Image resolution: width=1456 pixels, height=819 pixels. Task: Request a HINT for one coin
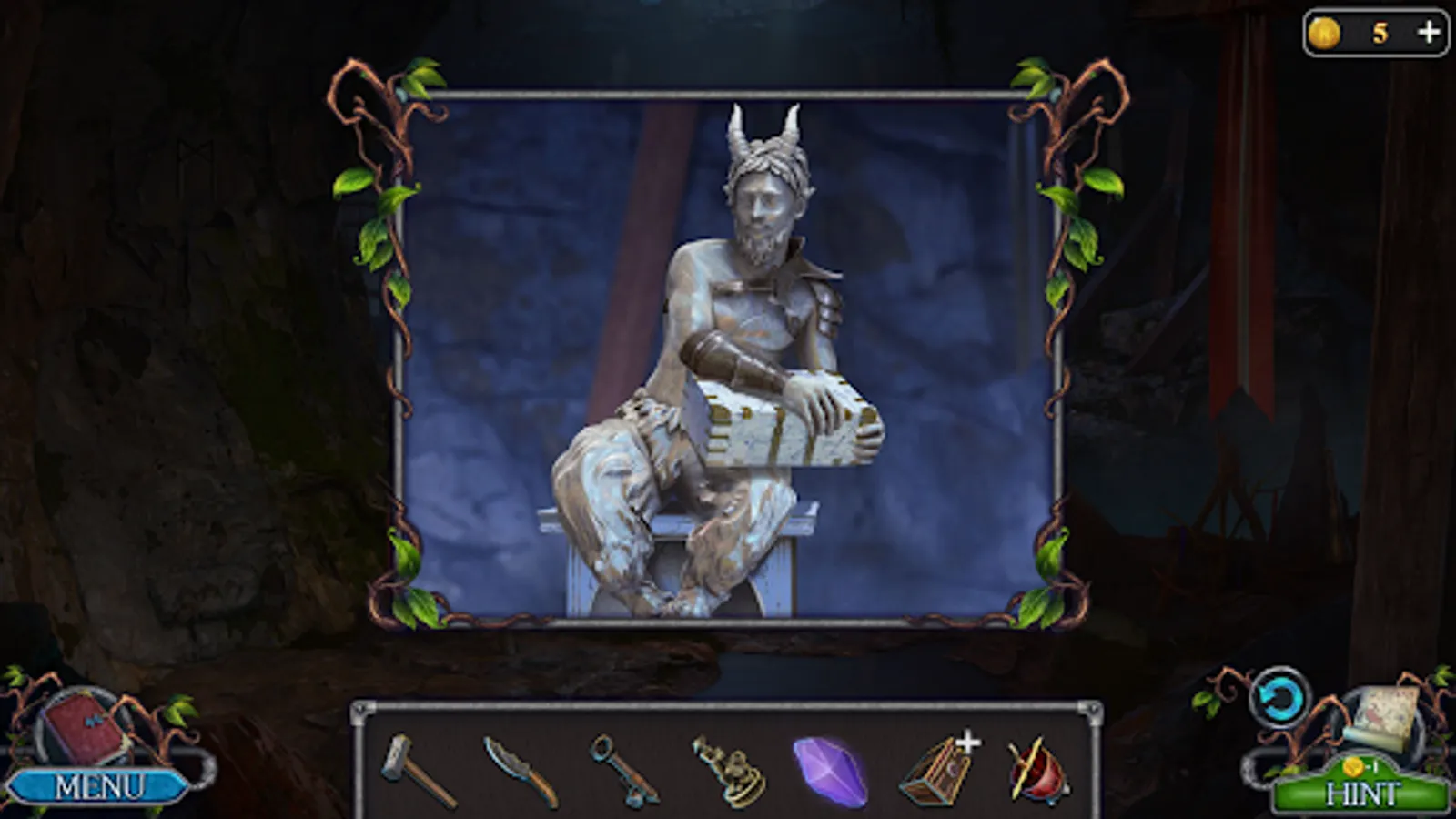click(1363, 790)
